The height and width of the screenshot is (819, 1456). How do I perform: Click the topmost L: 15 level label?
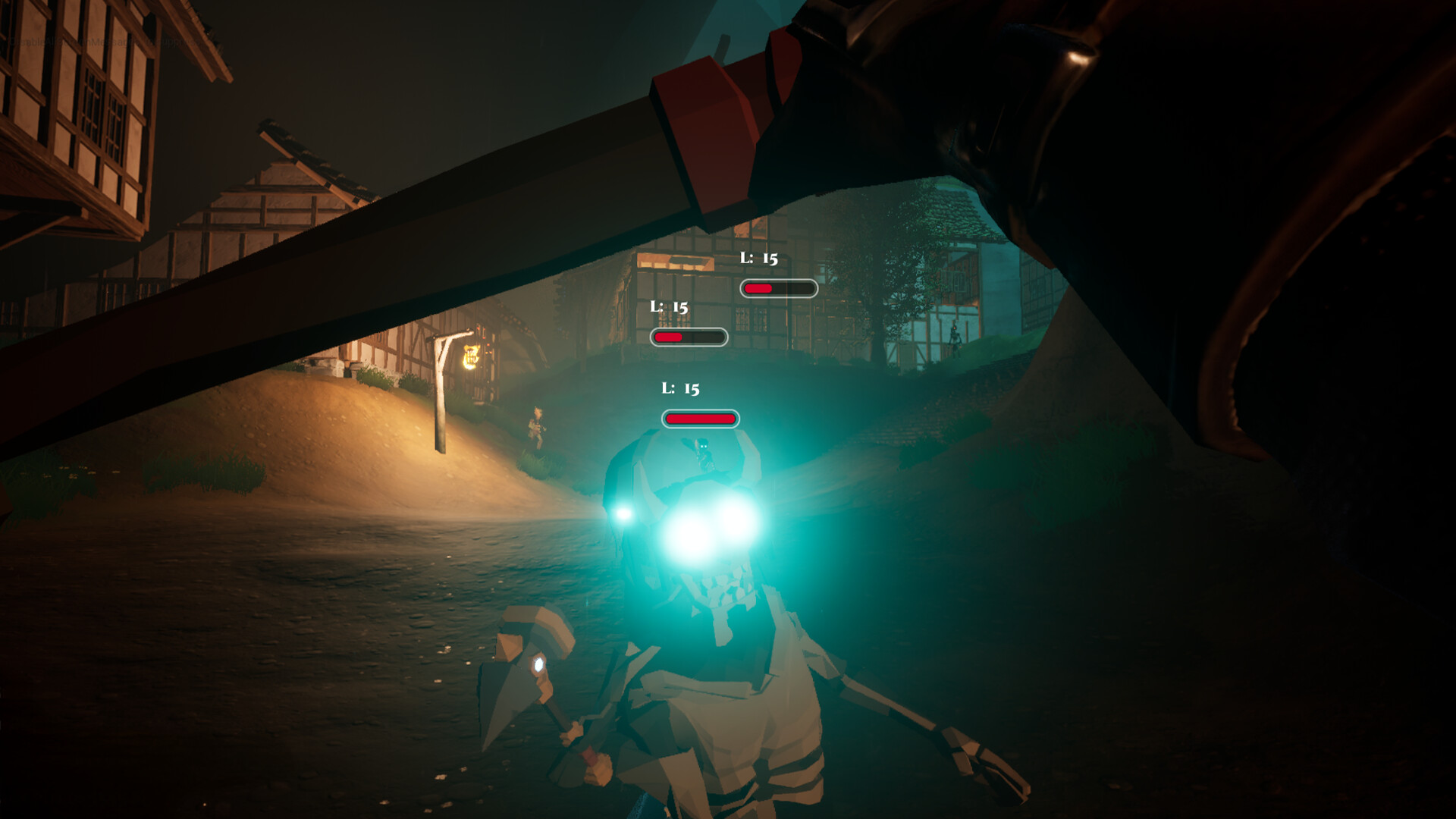pyautogui.click(x=759, y=259)
